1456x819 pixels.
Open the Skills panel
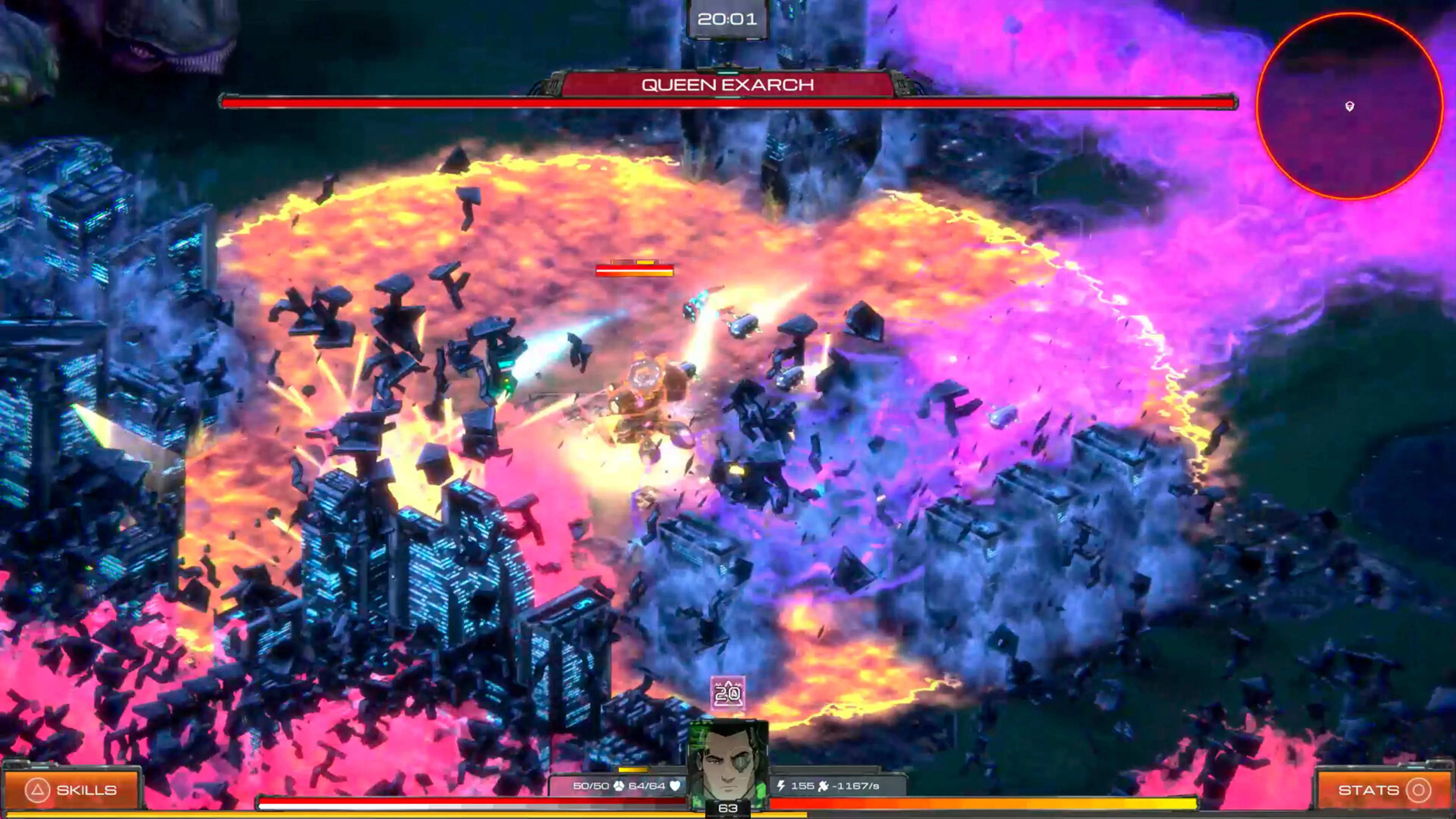coord(71,789)
